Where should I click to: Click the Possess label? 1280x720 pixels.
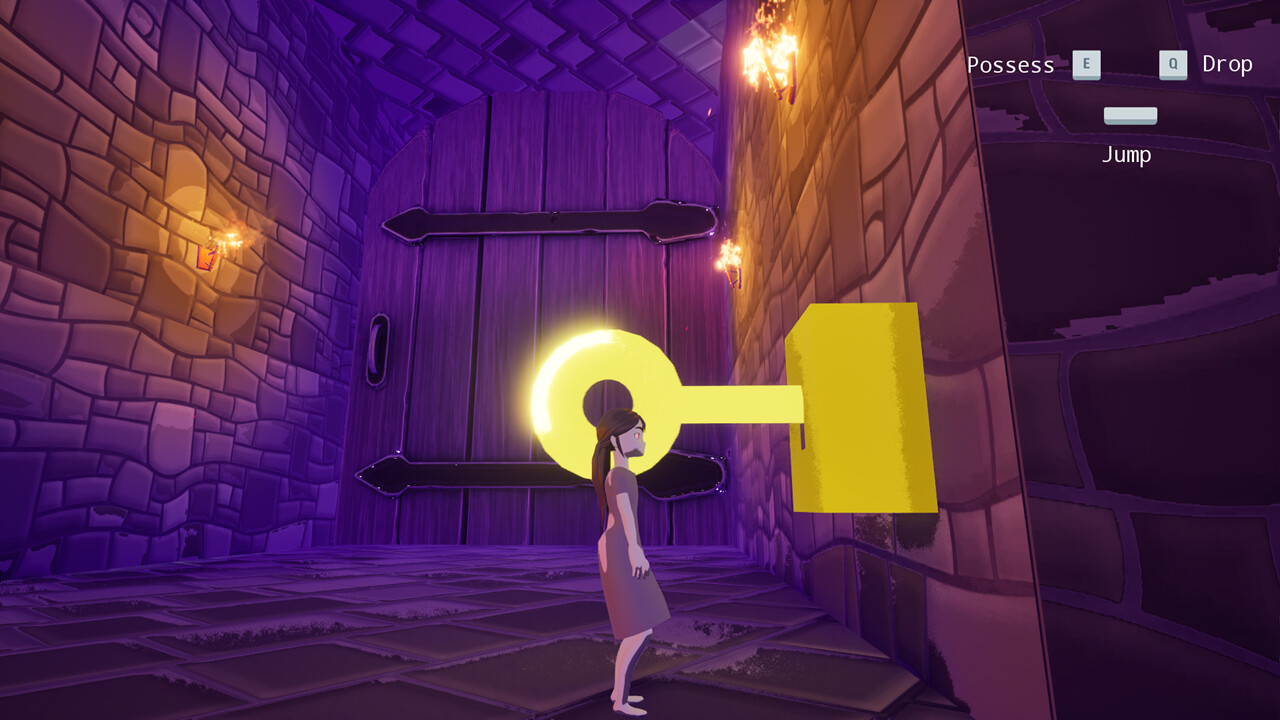coord(1010,65)
